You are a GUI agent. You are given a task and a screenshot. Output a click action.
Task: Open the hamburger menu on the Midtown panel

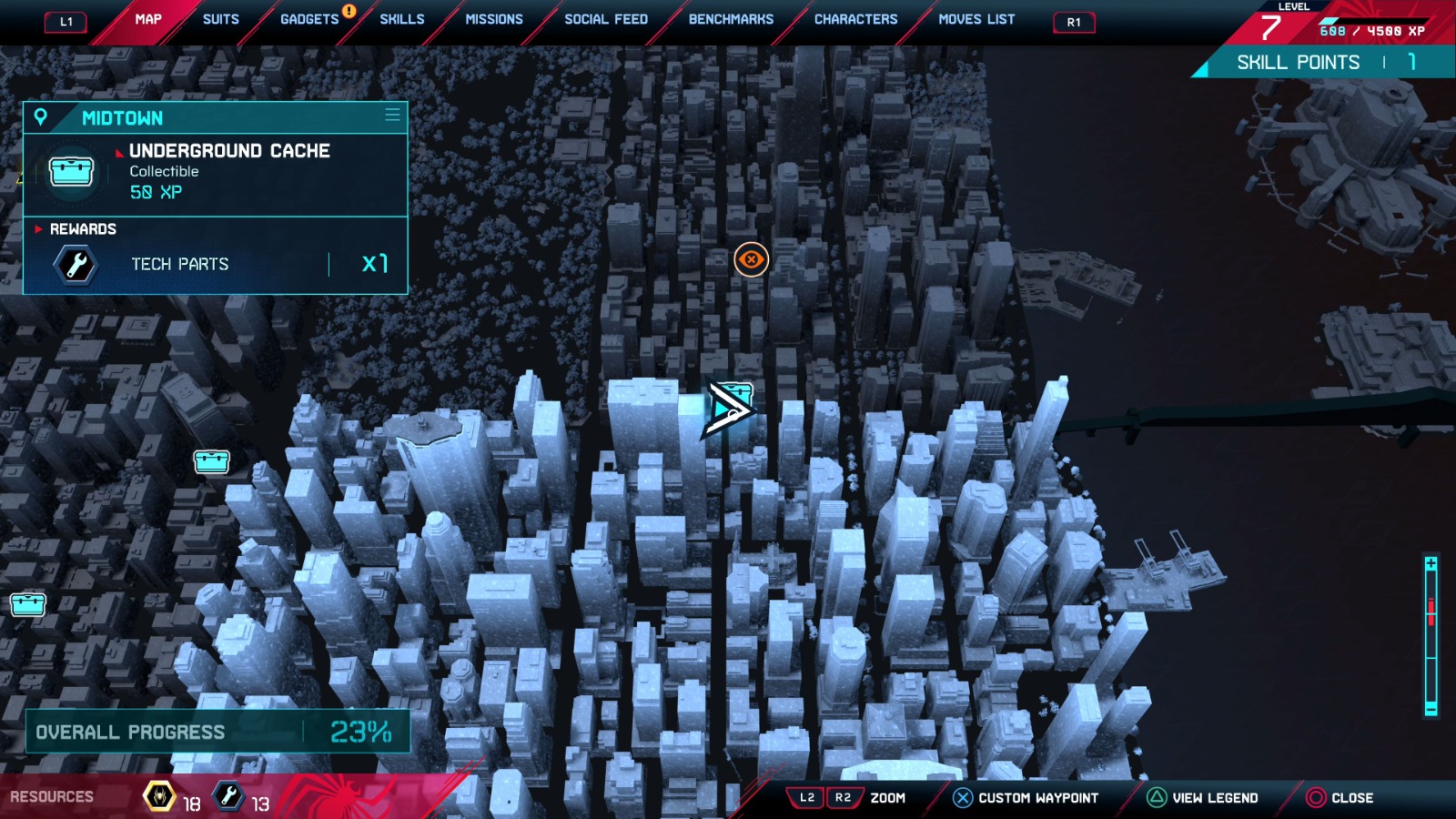(390, 116)
